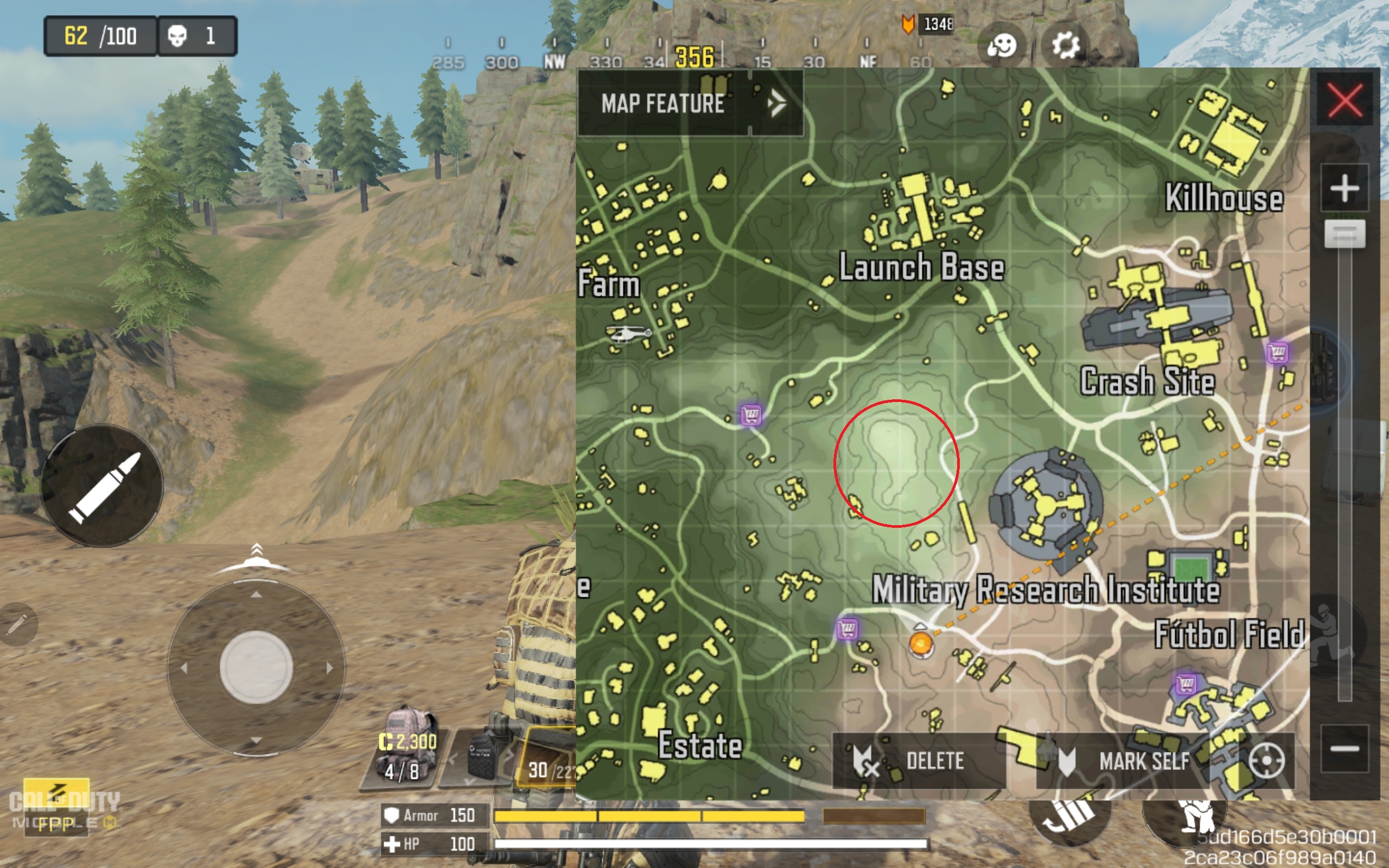Recenter map using the crosshair button
The width and height of the screenshot is (1389, 868).
pyautogui.click(x=1266, y=761)
